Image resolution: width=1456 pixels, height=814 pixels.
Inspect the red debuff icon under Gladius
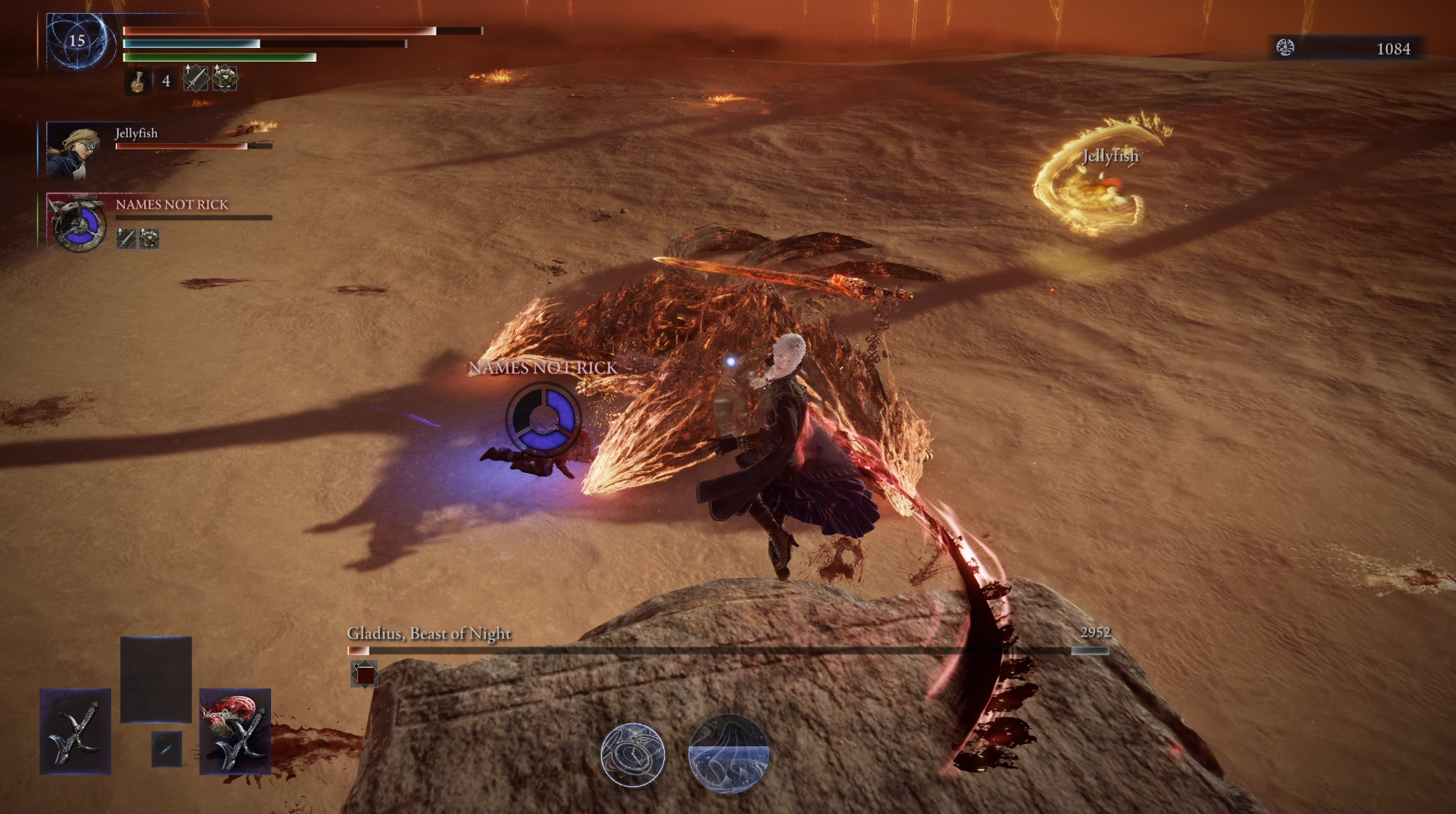tap(365, 675)
